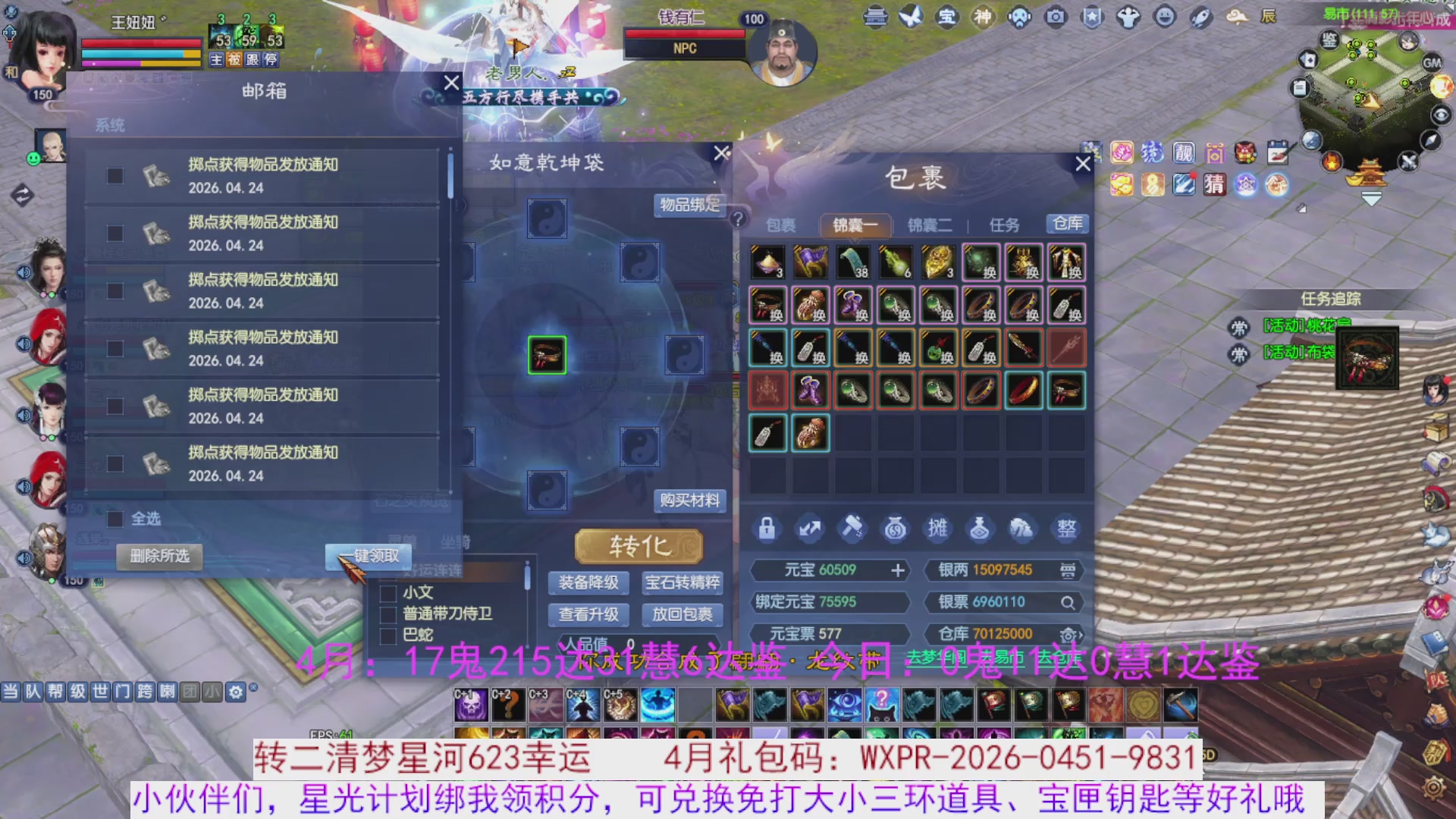The height and width of the screenshot is (819, 1456).
Task: Click the camera screenshot icon in top toolbar
Action: pos(1054,17)
